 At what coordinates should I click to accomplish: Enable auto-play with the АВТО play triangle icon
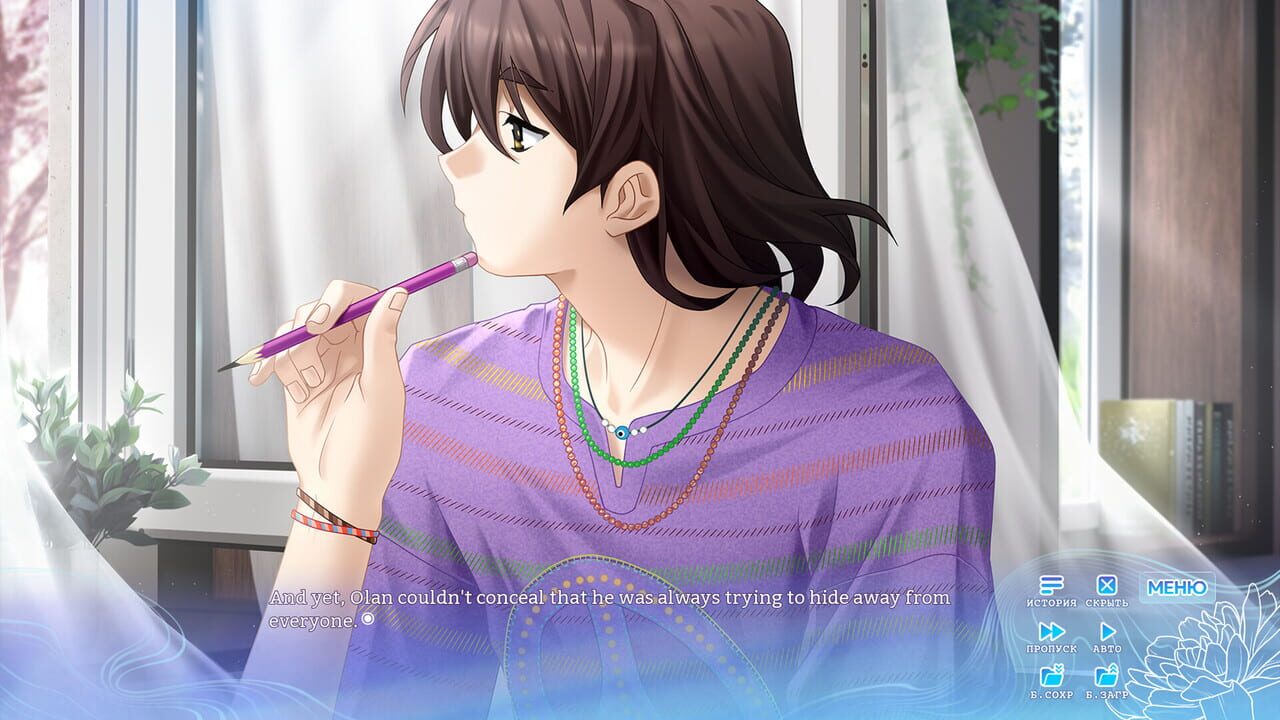click(1108, 631)
